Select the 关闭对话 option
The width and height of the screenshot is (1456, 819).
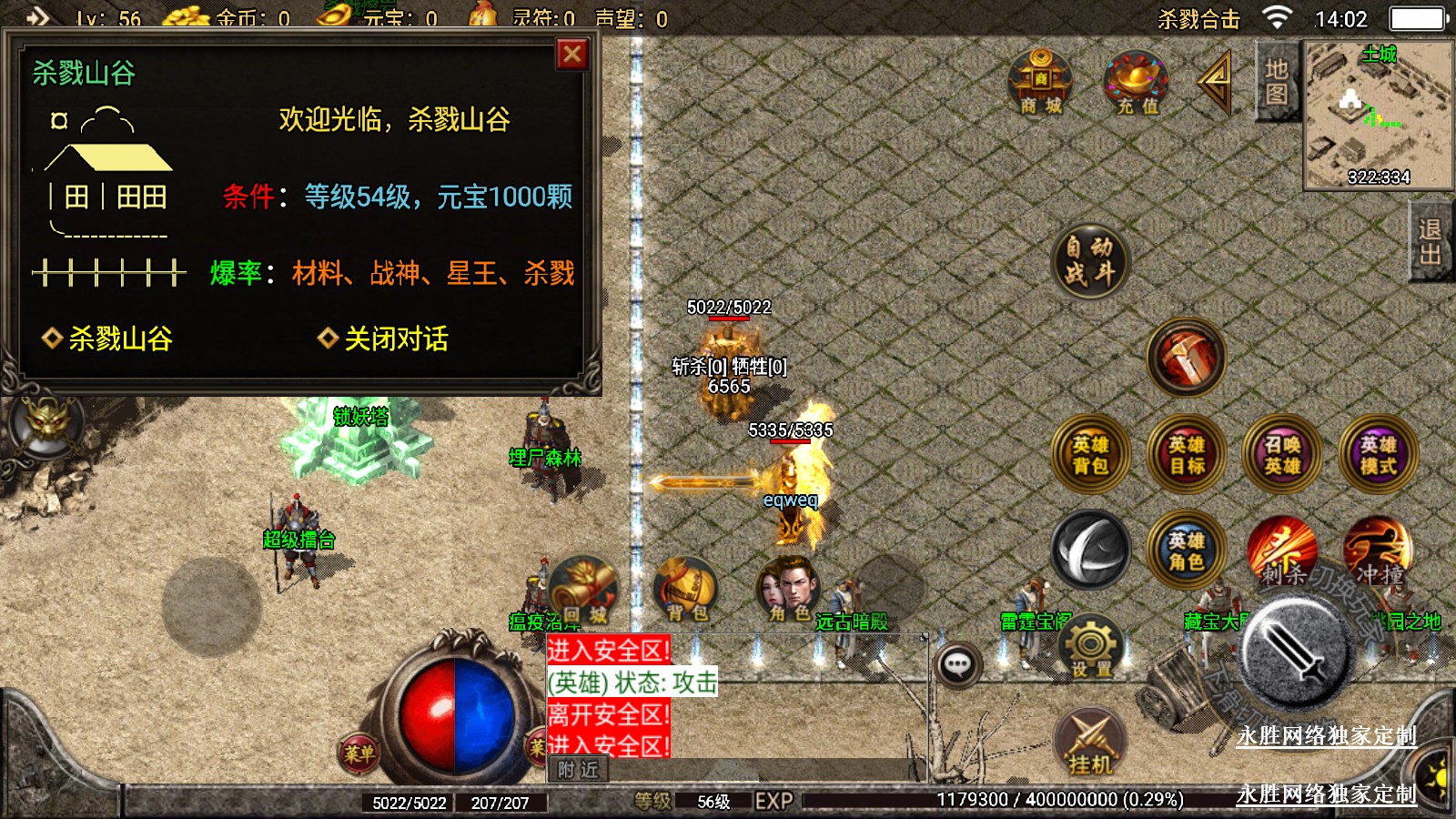pyautogui.click(x=395, y=339)
